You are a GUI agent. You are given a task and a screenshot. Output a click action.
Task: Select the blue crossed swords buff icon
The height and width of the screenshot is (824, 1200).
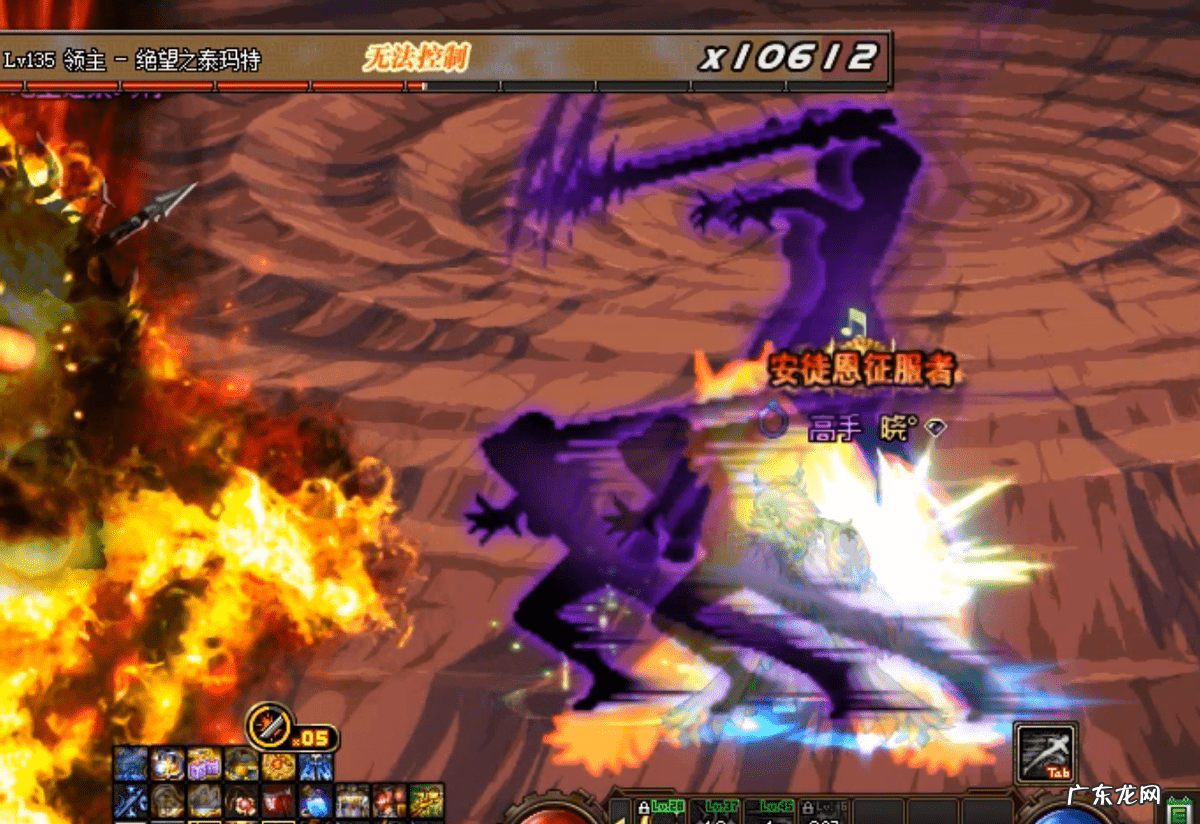click(x=130, y=801)
